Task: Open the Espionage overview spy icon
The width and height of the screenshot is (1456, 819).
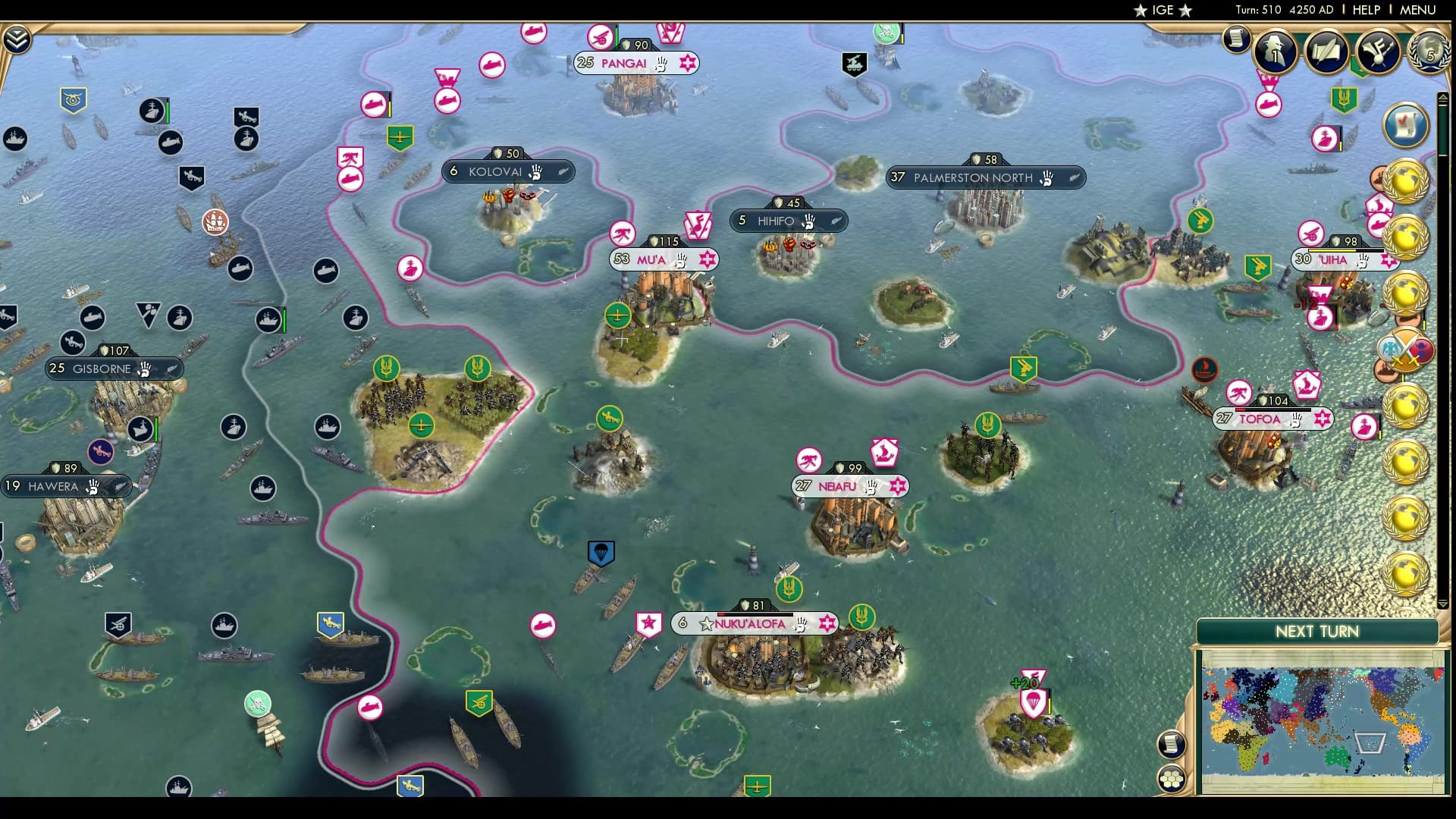Action: click(x=1275, y=50)
